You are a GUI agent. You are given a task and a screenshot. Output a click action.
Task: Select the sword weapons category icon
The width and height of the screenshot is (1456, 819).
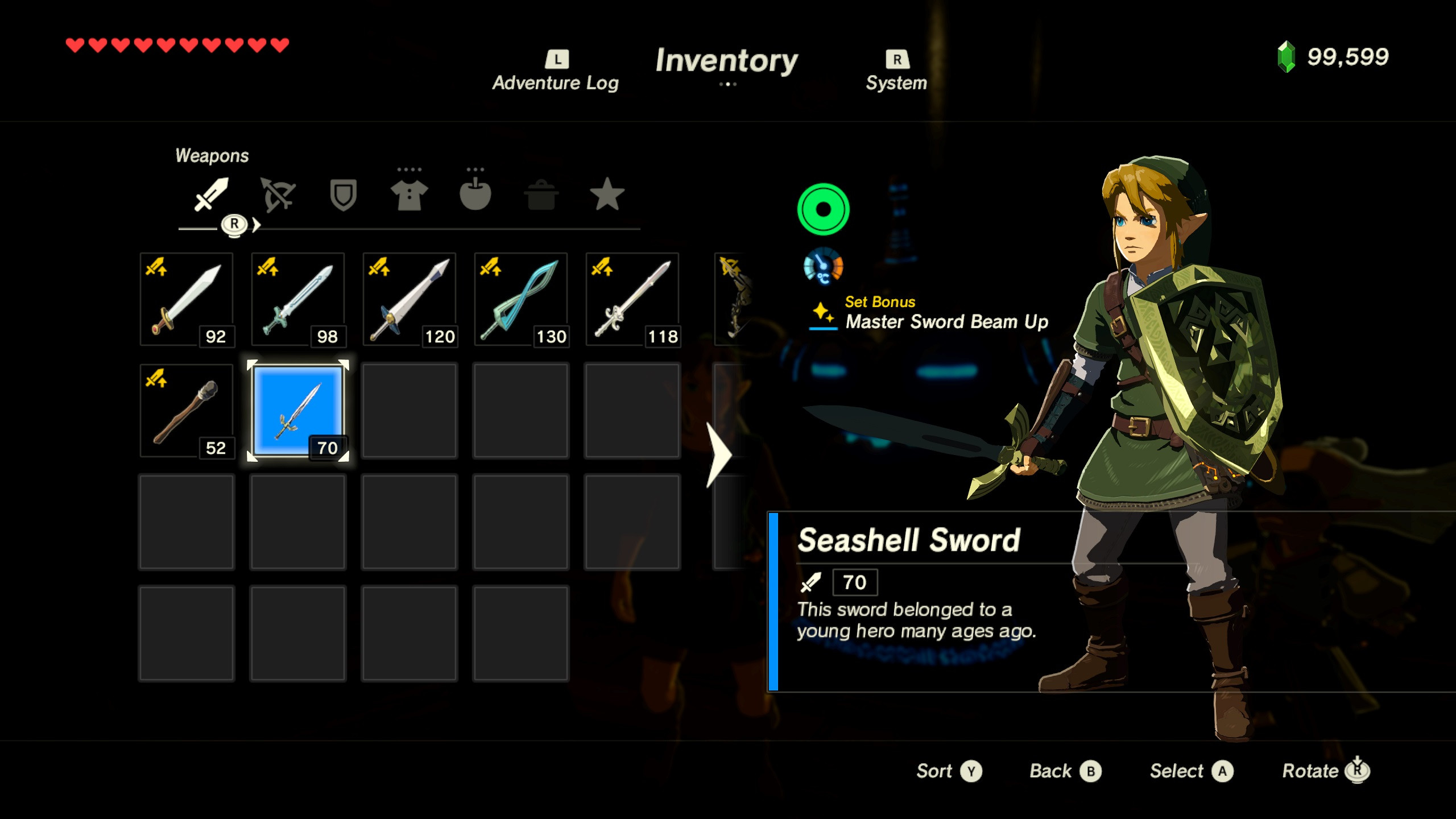[210, 195]
